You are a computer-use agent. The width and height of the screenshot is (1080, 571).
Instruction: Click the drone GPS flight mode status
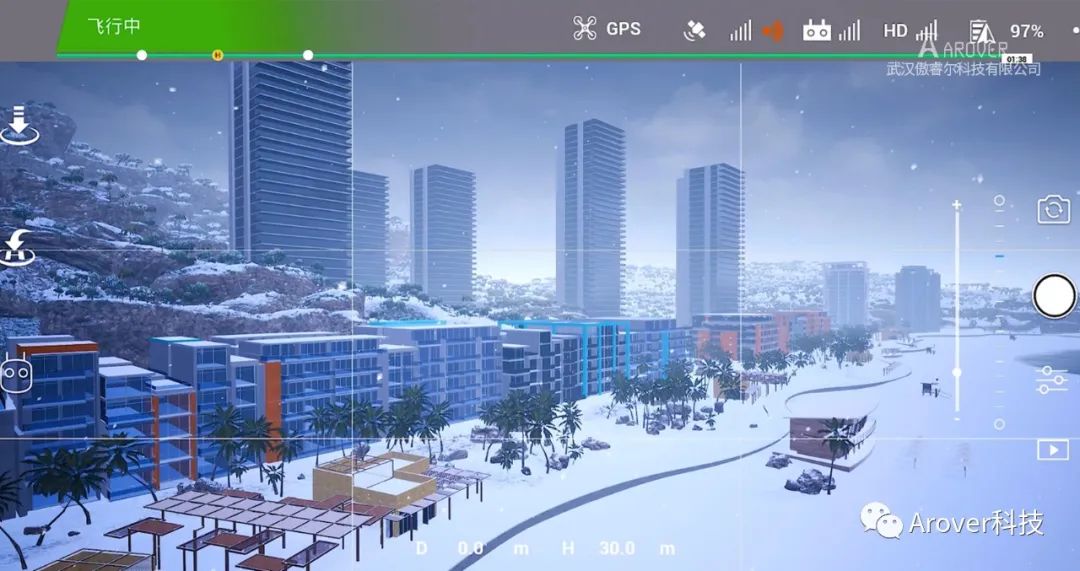(x=607, y=29)
